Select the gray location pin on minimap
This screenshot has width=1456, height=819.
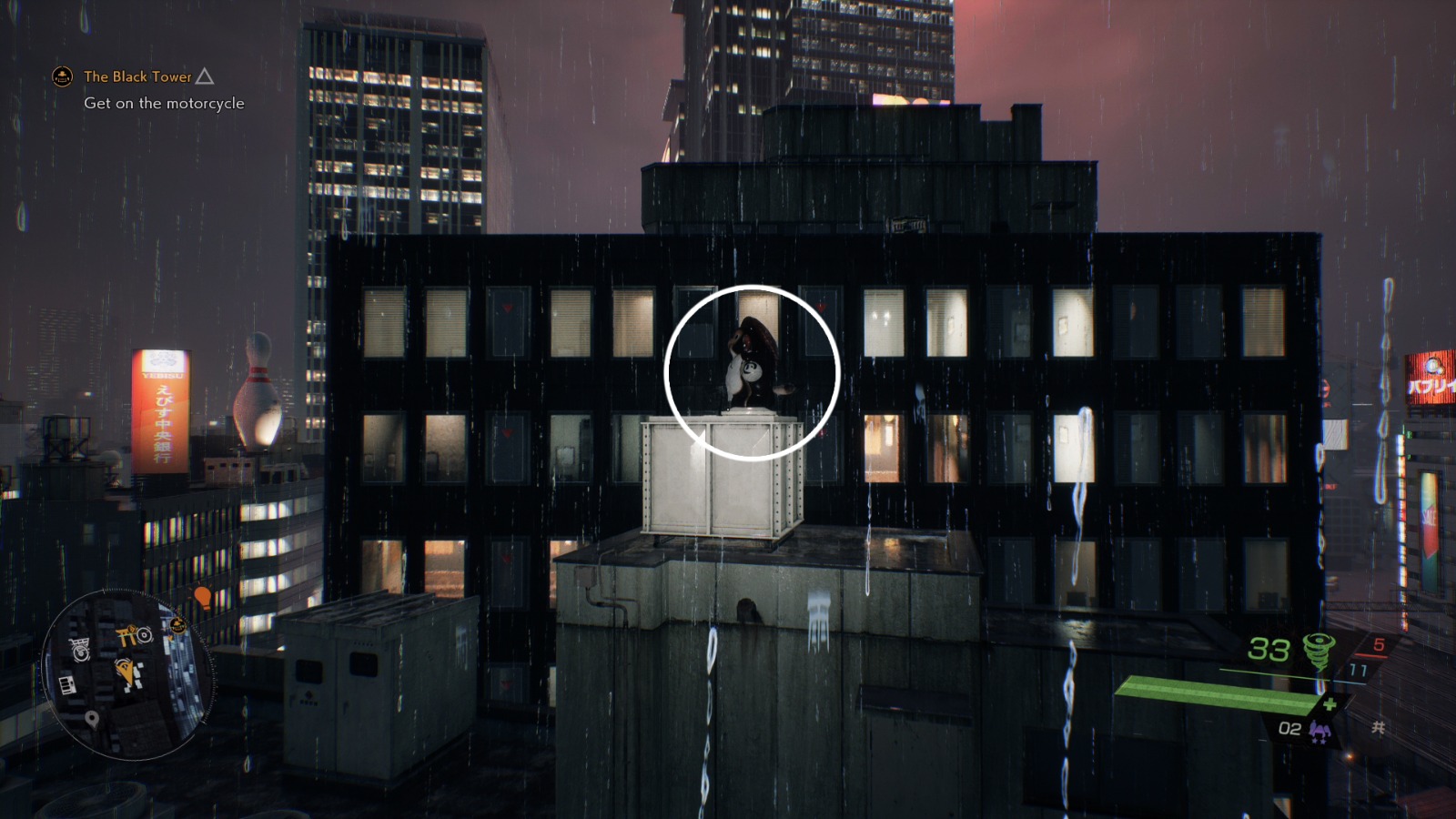[92, 718]
